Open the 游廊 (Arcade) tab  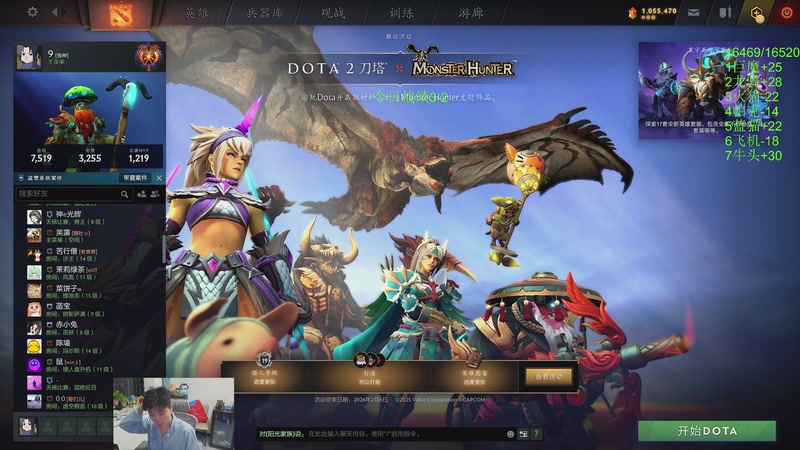[470, 13]
